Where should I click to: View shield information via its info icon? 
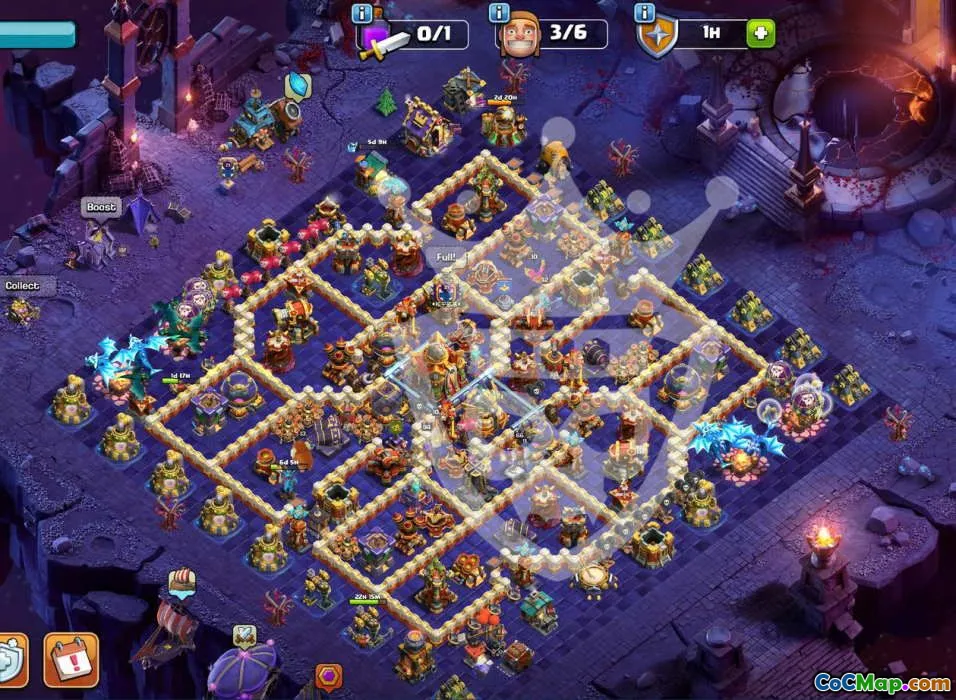tap(645, 13)
